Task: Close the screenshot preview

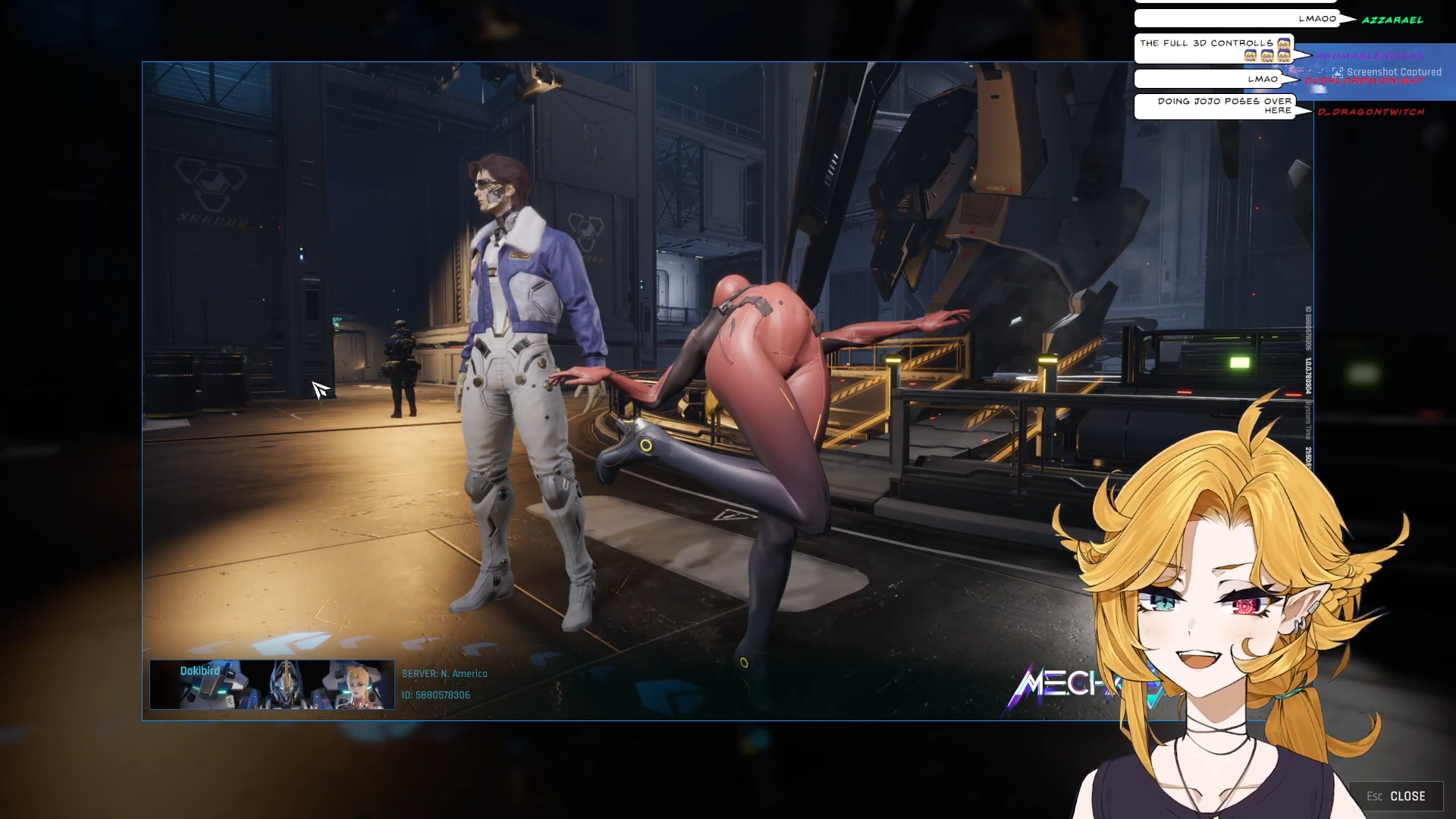Action: 1395,796
